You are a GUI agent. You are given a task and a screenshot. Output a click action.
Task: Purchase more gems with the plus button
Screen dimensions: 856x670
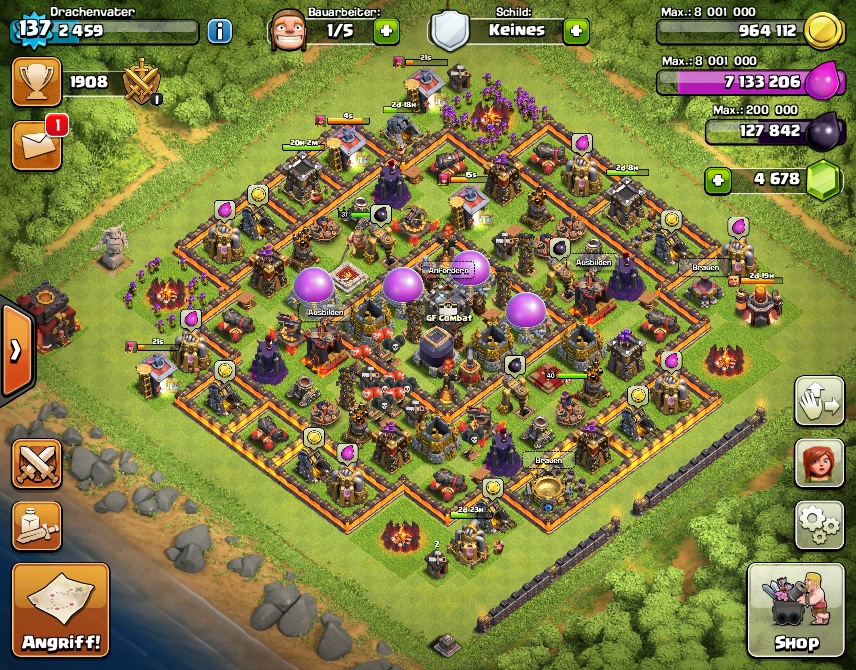[x=717, y=181]
